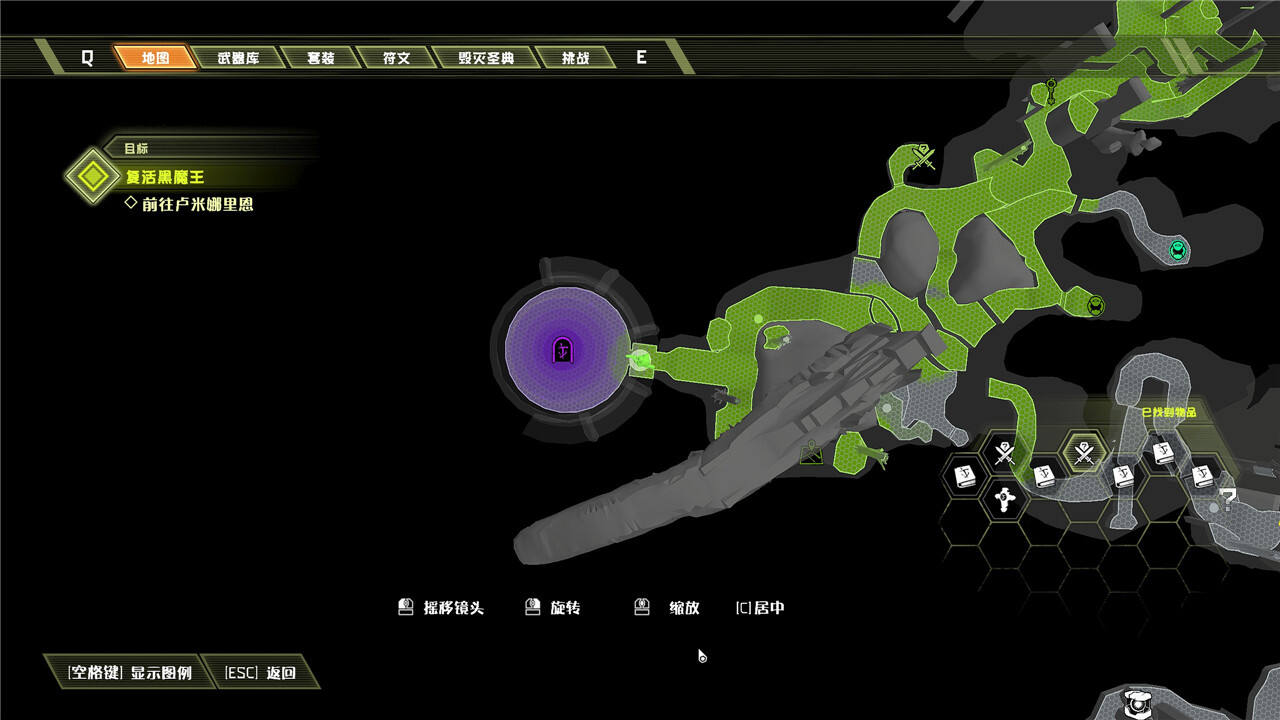Click the cyan helmet marker on map
Image resolution: width=1280 pixels, height=720 pixels.
coord(1177,249)
